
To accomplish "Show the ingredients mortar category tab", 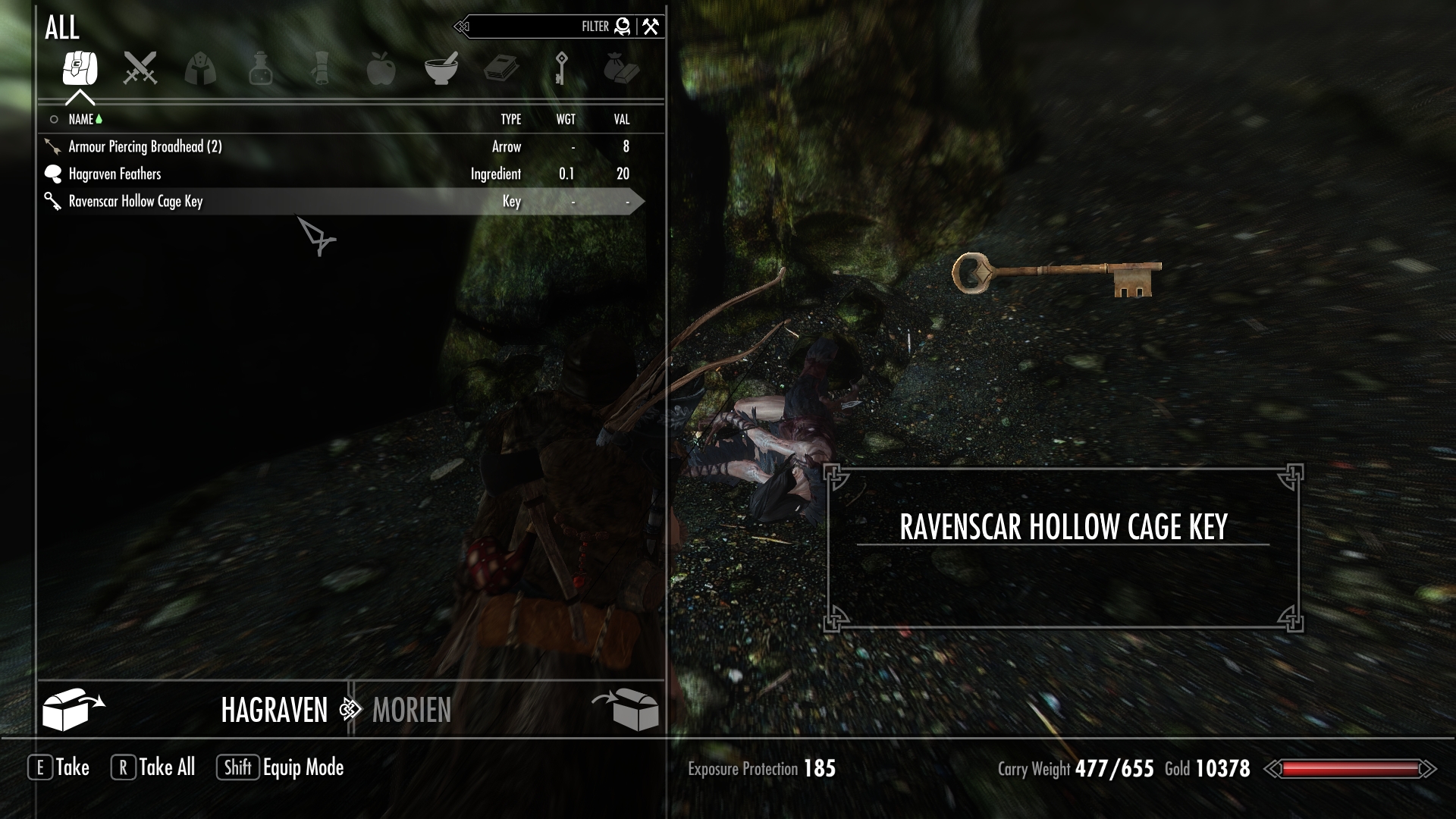I will pos(441,68).
